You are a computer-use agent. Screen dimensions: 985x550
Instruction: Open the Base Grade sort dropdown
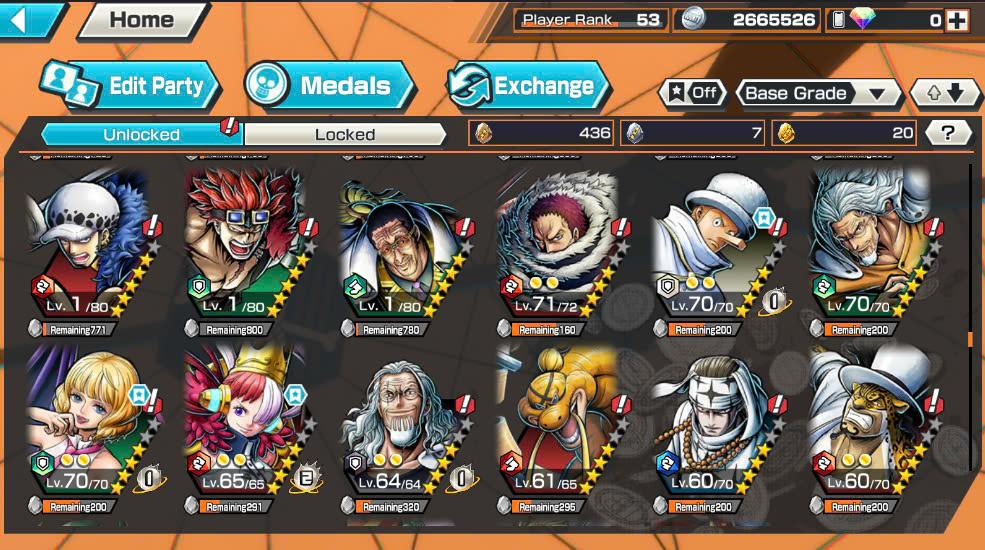point(817,93)
